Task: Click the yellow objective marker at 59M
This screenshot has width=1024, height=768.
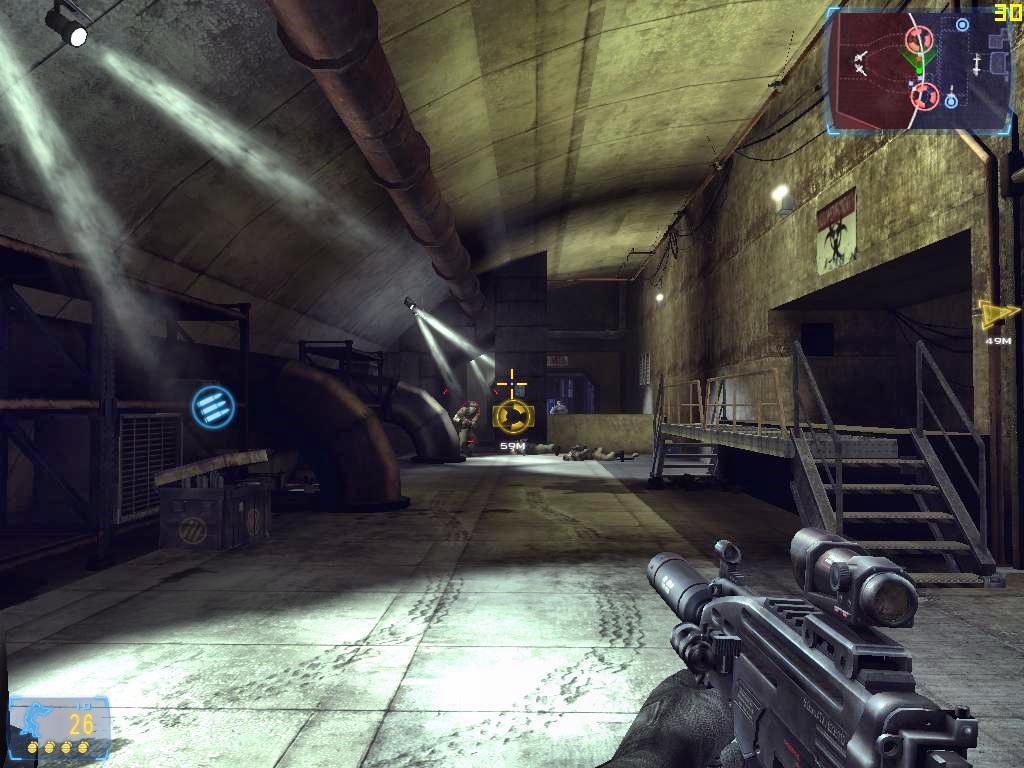Action: [x=512, y=415]
